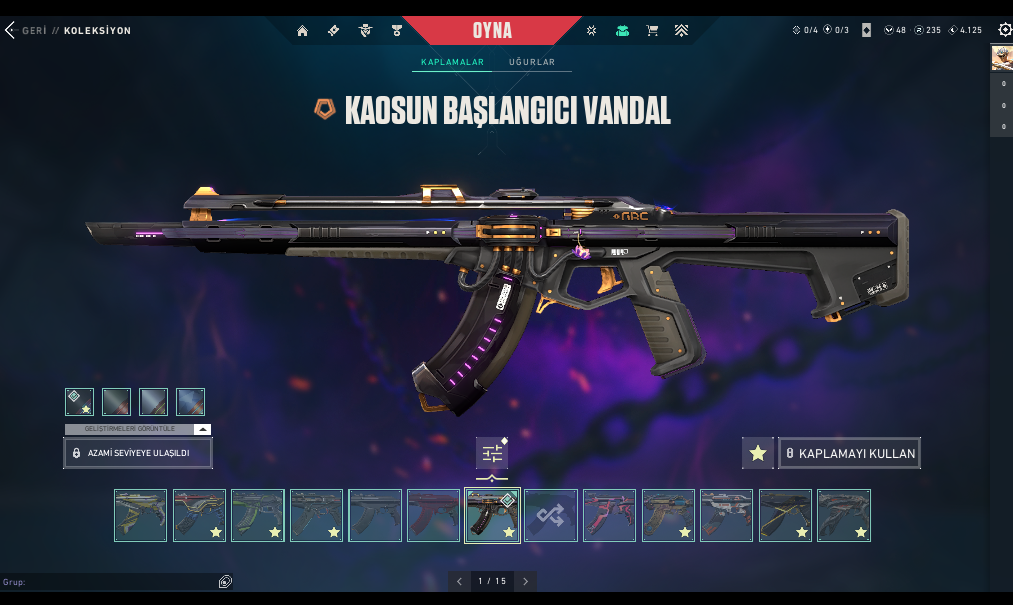1013x605 pixels.
Task: Select the pink Vandal skin thumbnail
Action: (610, 516)
